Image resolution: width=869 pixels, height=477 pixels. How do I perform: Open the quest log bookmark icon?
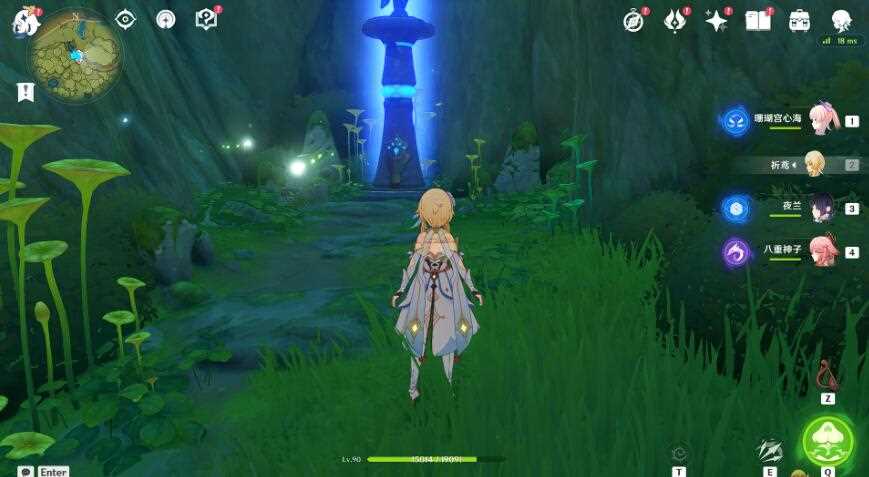25,92
